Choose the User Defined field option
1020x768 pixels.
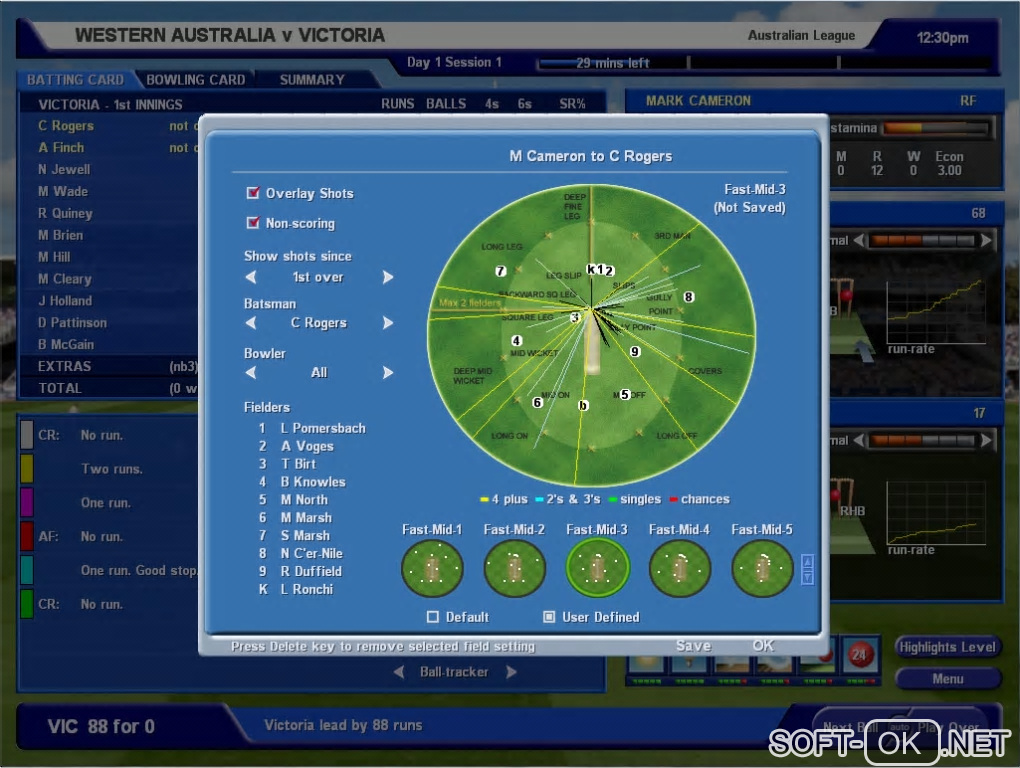pyautogui.click(x=549, y=617)
